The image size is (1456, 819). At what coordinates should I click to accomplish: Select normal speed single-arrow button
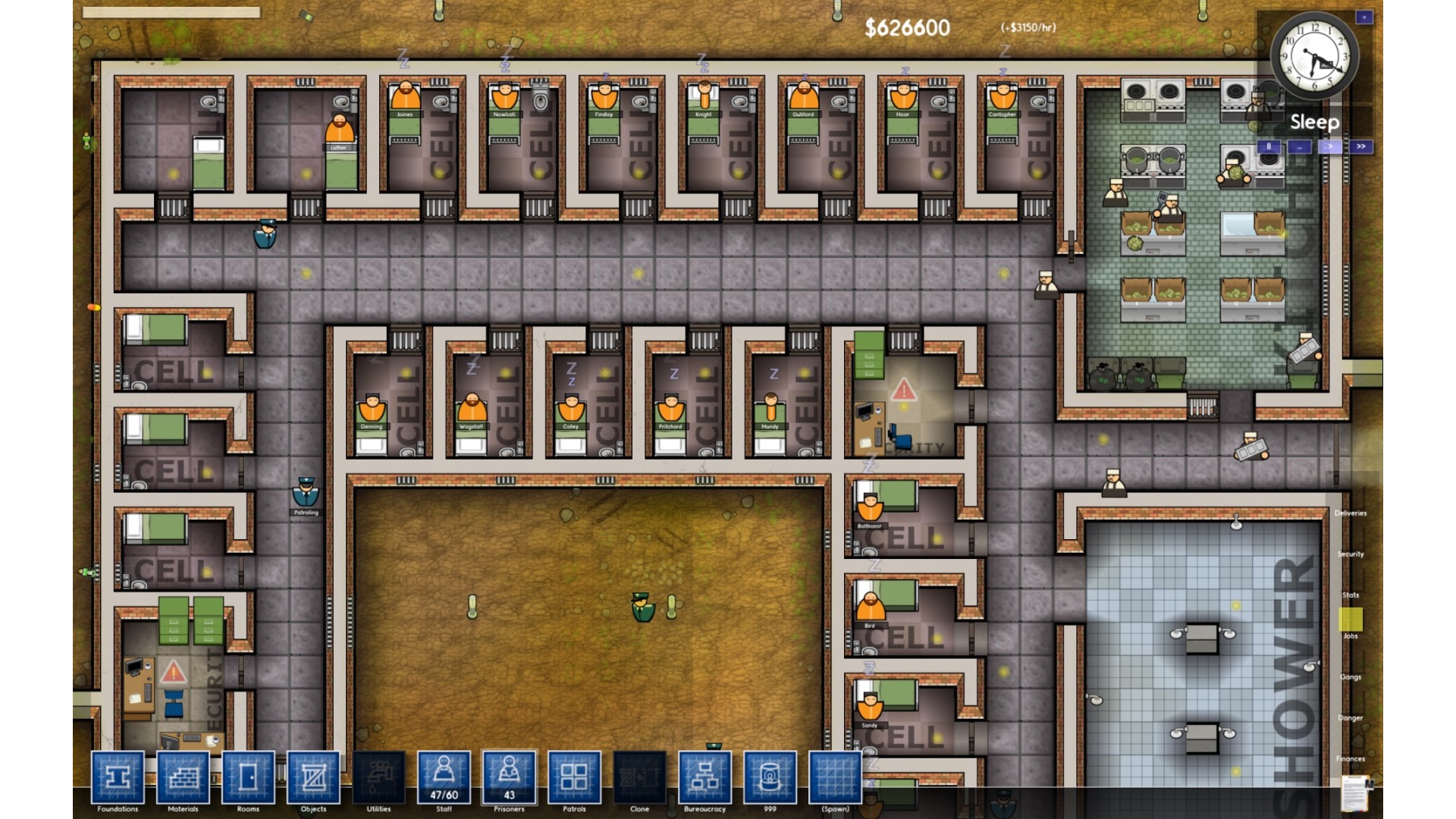(x=1330, y=146)
